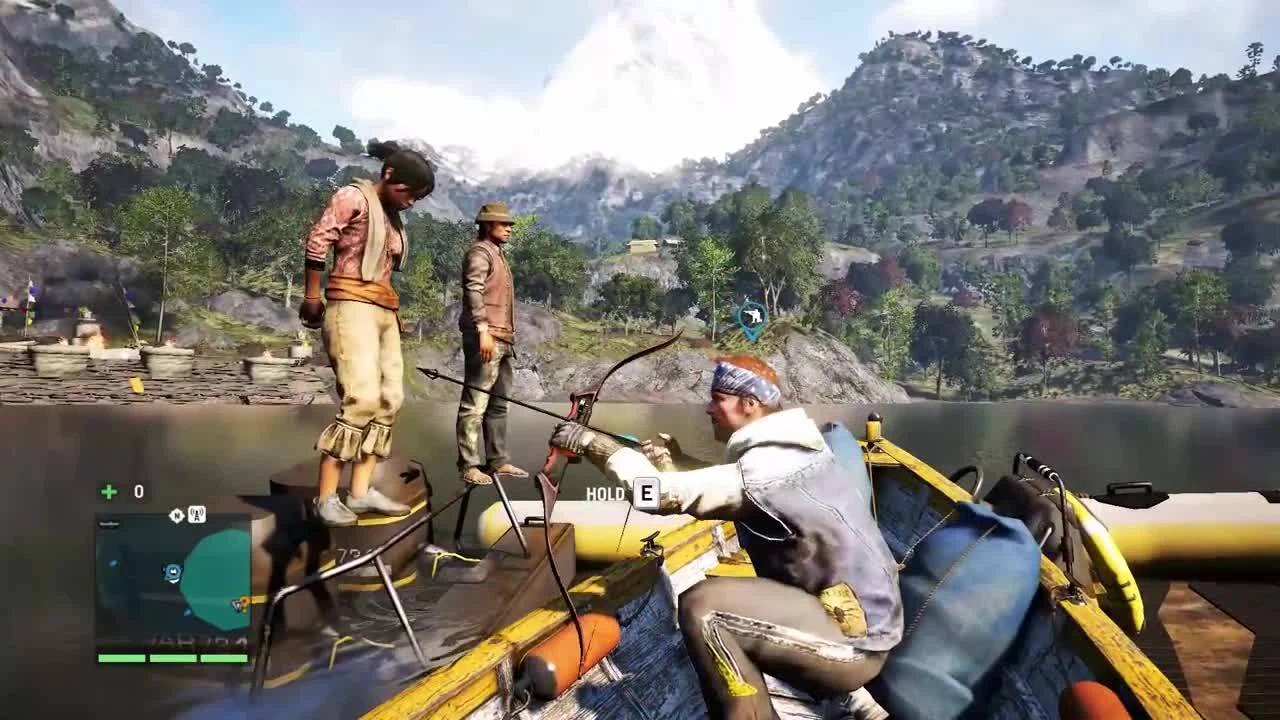1280x720 pixels.
Task: Click the first green health bar segment
Action: (x=120, y=658)
